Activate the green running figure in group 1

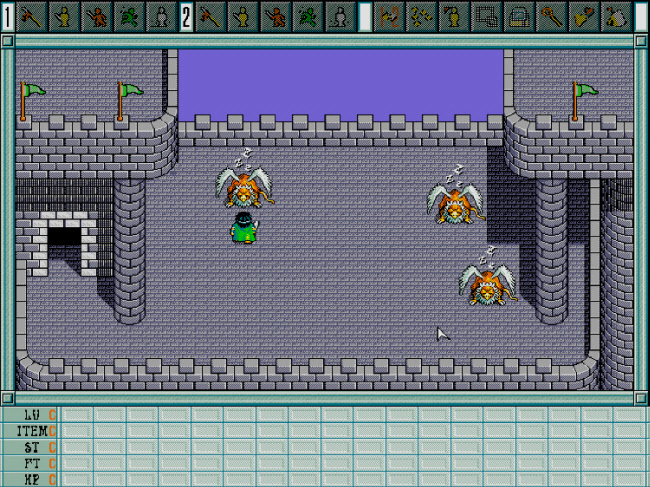point(128,16)
